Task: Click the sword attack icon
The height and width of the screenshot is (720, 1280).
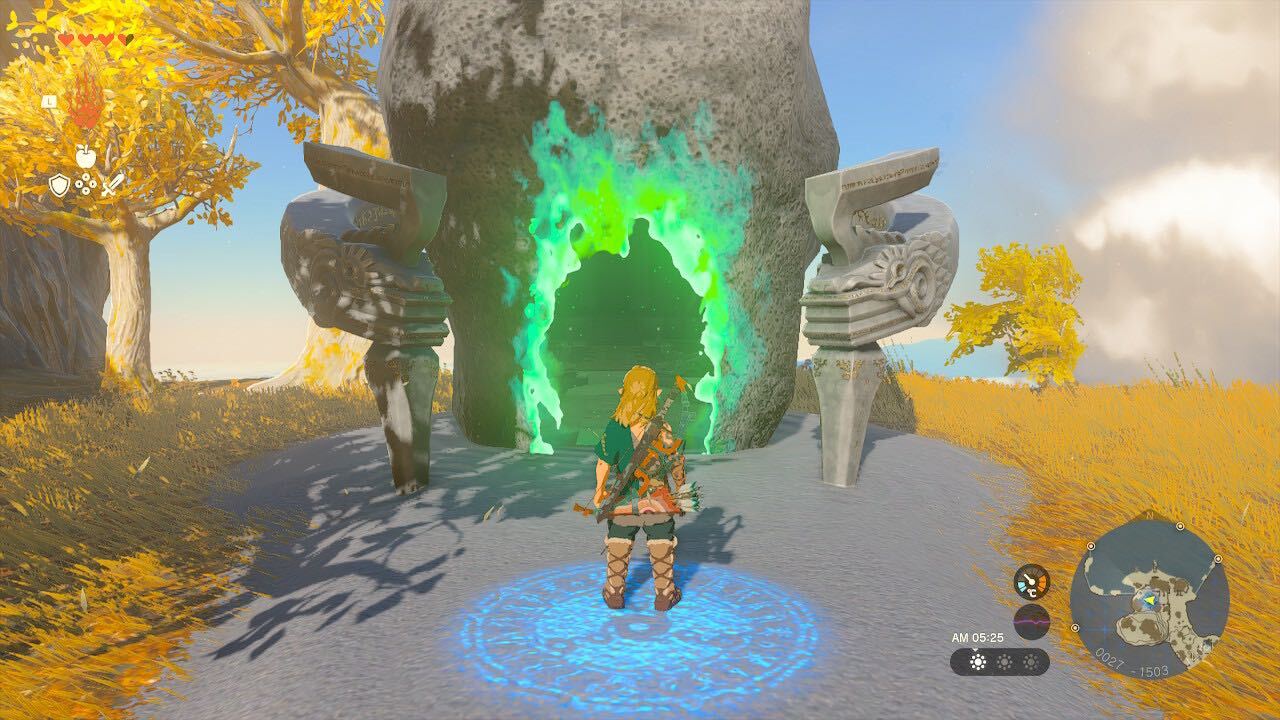Action: tap(113, 185)
